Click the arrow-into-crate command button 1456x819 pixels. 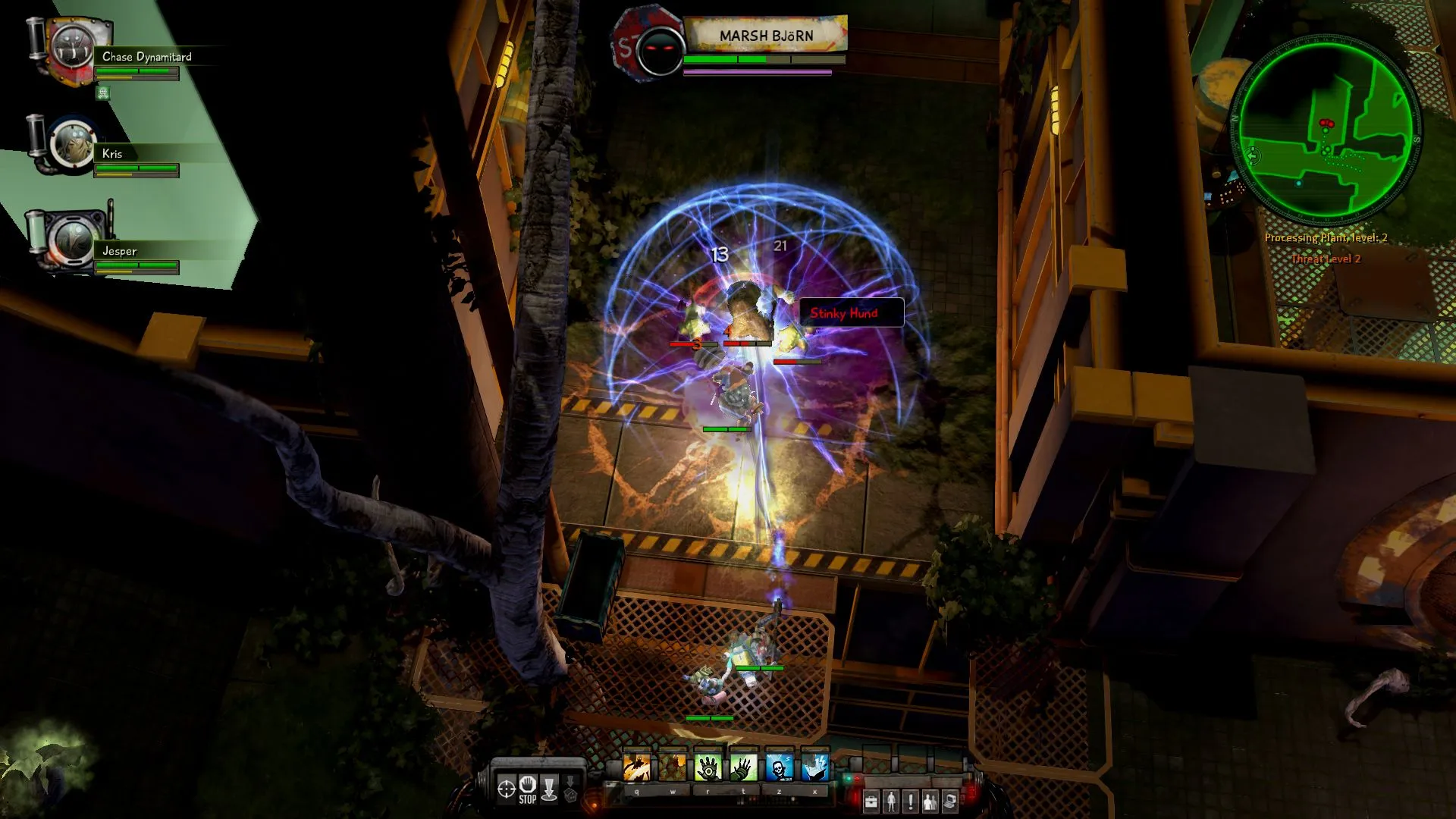(x=570, y=789)
